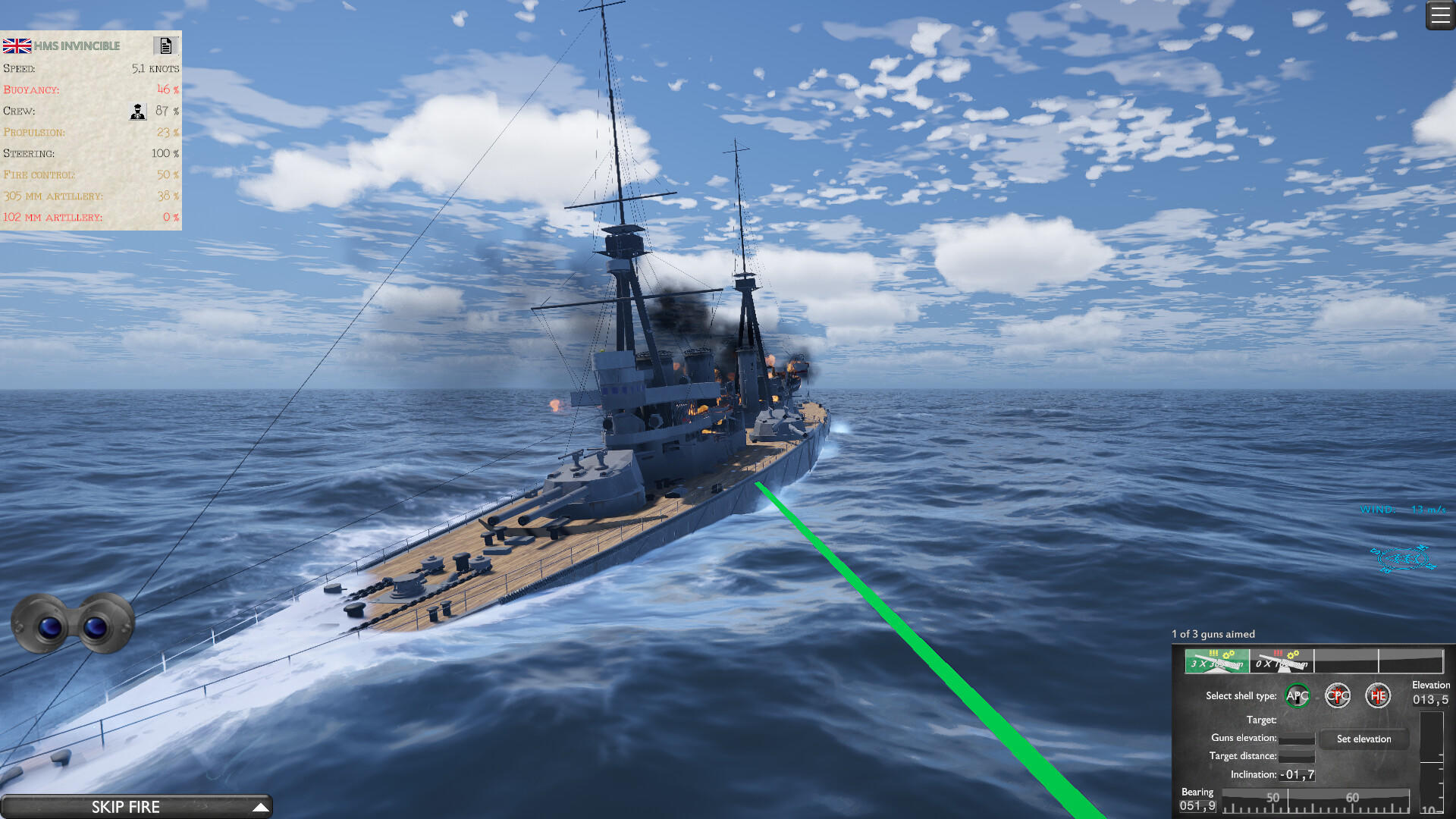Expand the Target selection field
This screenshot has height=819, width=1456.
pyautogui.click(x=1297, y=720)
